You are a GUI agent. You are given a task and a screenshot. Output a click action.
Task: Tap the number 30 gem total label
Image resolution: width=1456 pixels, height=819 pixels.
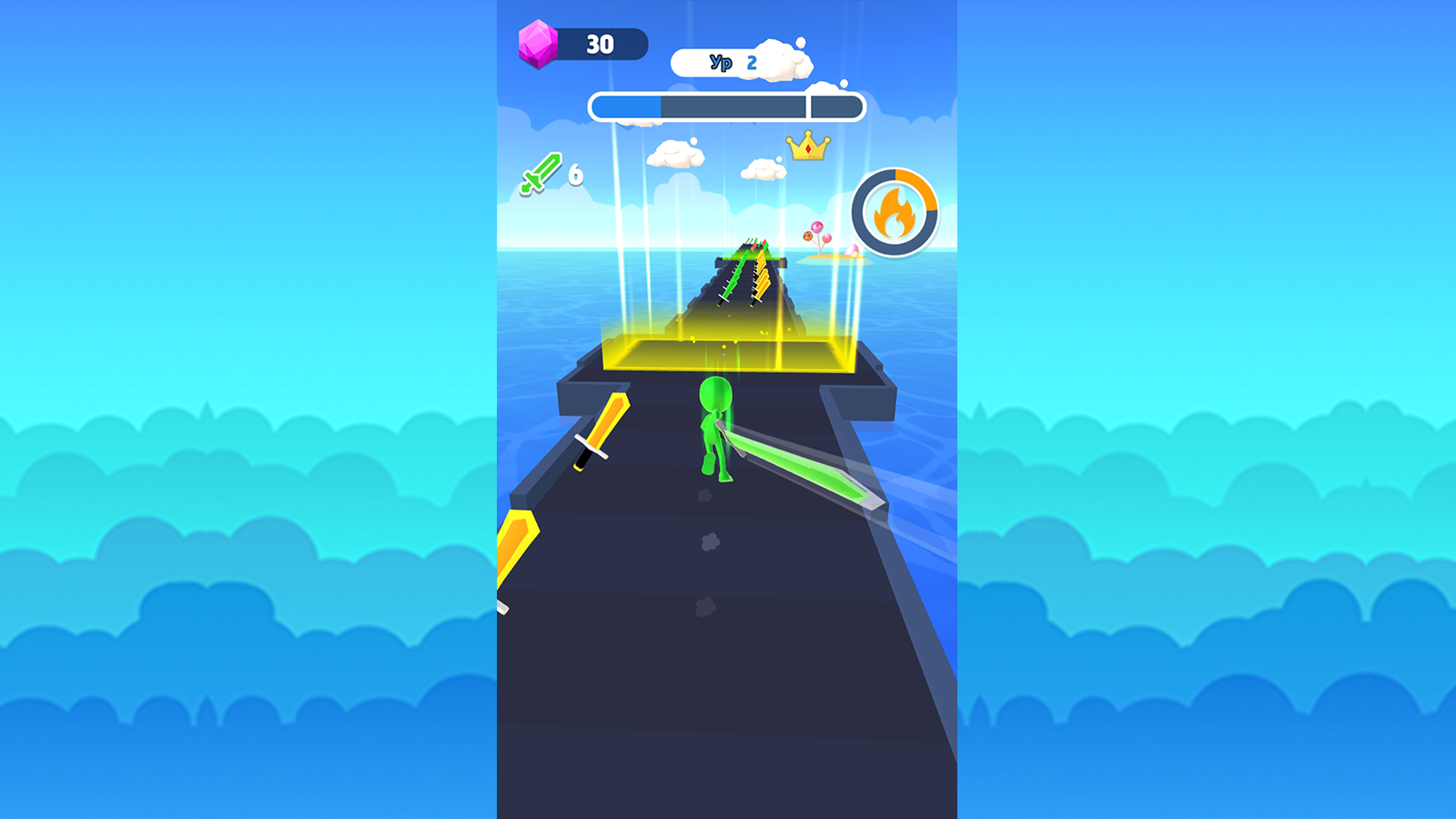(x=599, y=45)
